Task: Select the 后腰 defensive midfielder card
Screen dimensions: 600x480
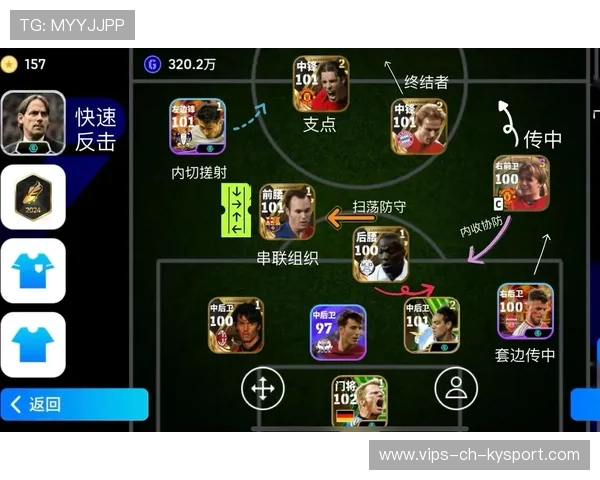Action: coord(380,254)
